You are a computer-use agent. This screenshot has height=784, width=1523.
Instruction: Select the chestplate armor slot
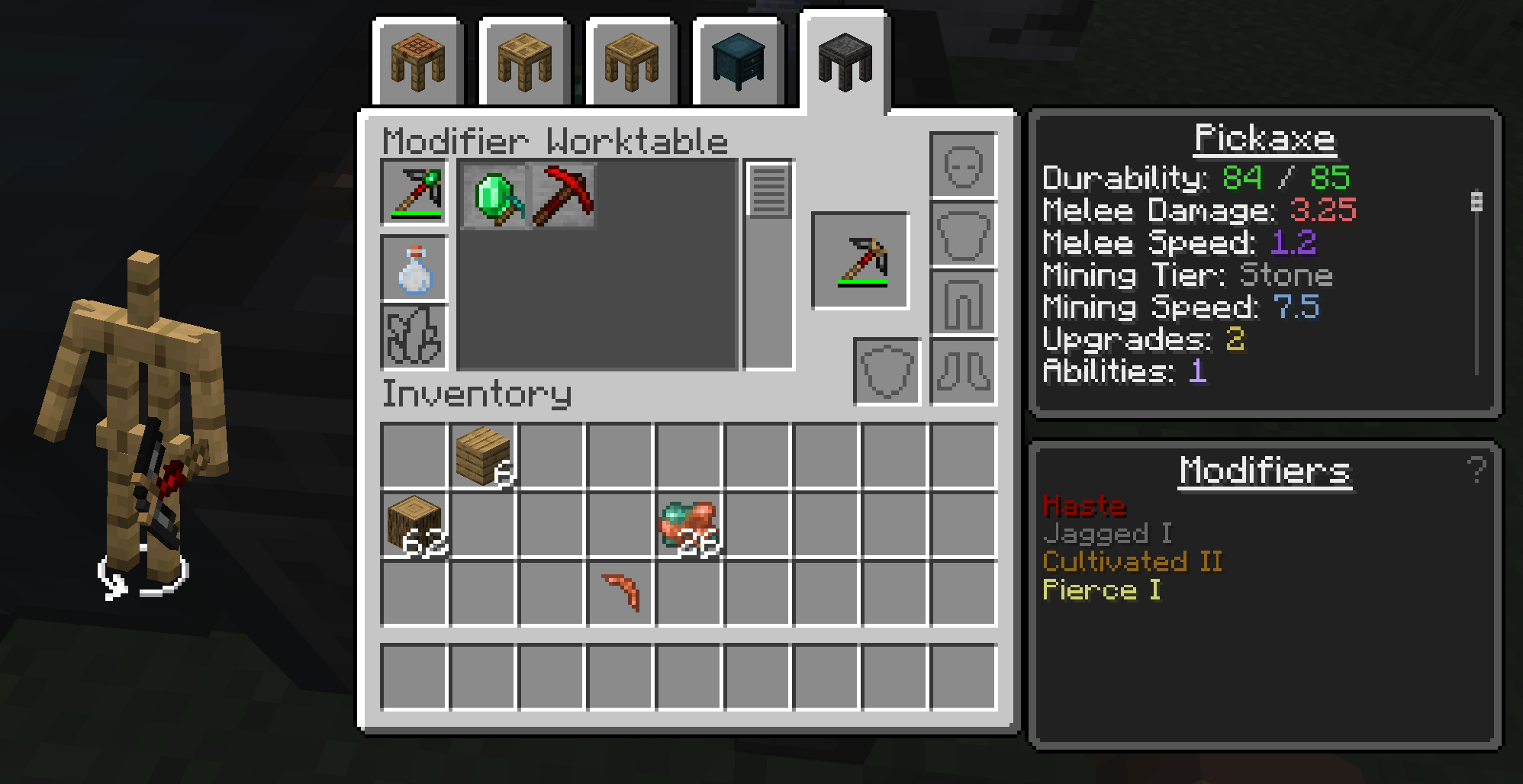pyautogui.click(x=963, y=235)
